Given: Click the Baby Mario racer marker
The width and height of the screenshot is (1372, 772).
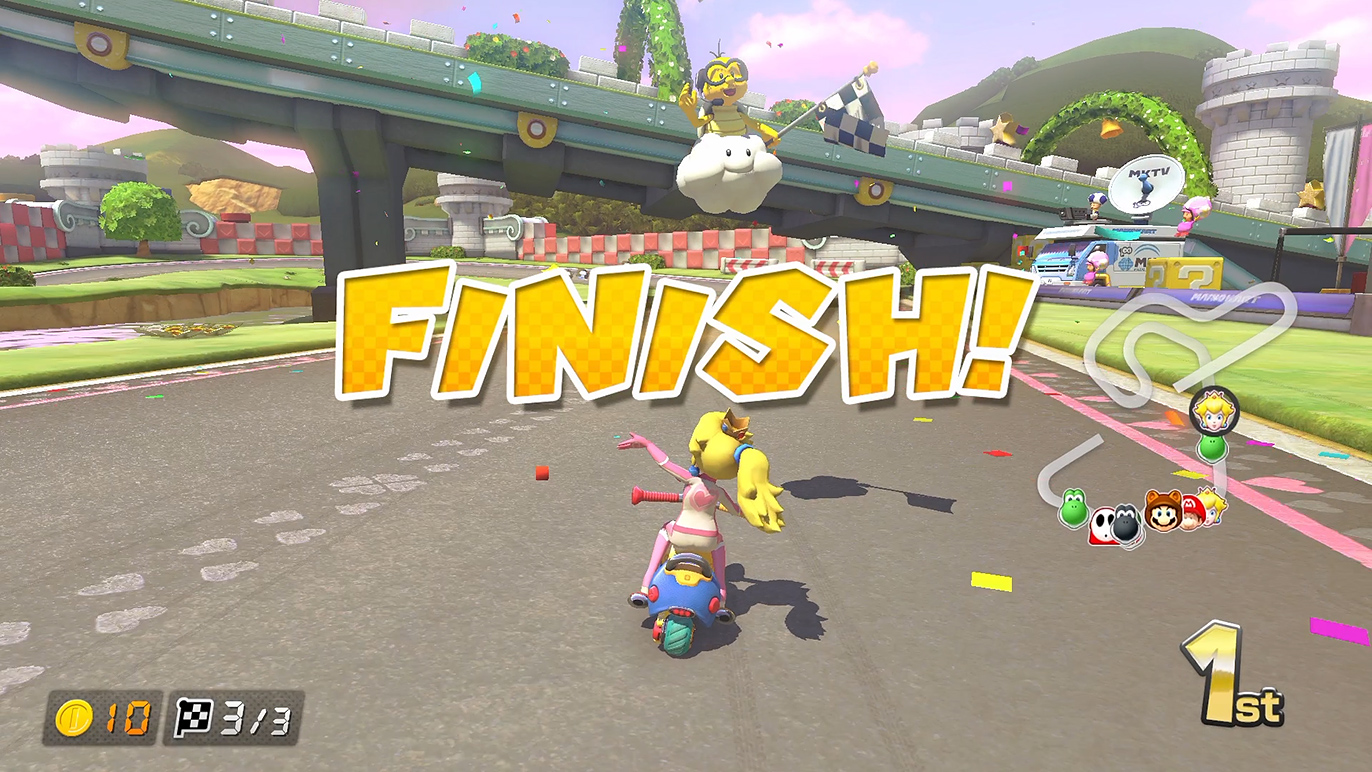Looking at the screenshot, I should (1191, 512).
